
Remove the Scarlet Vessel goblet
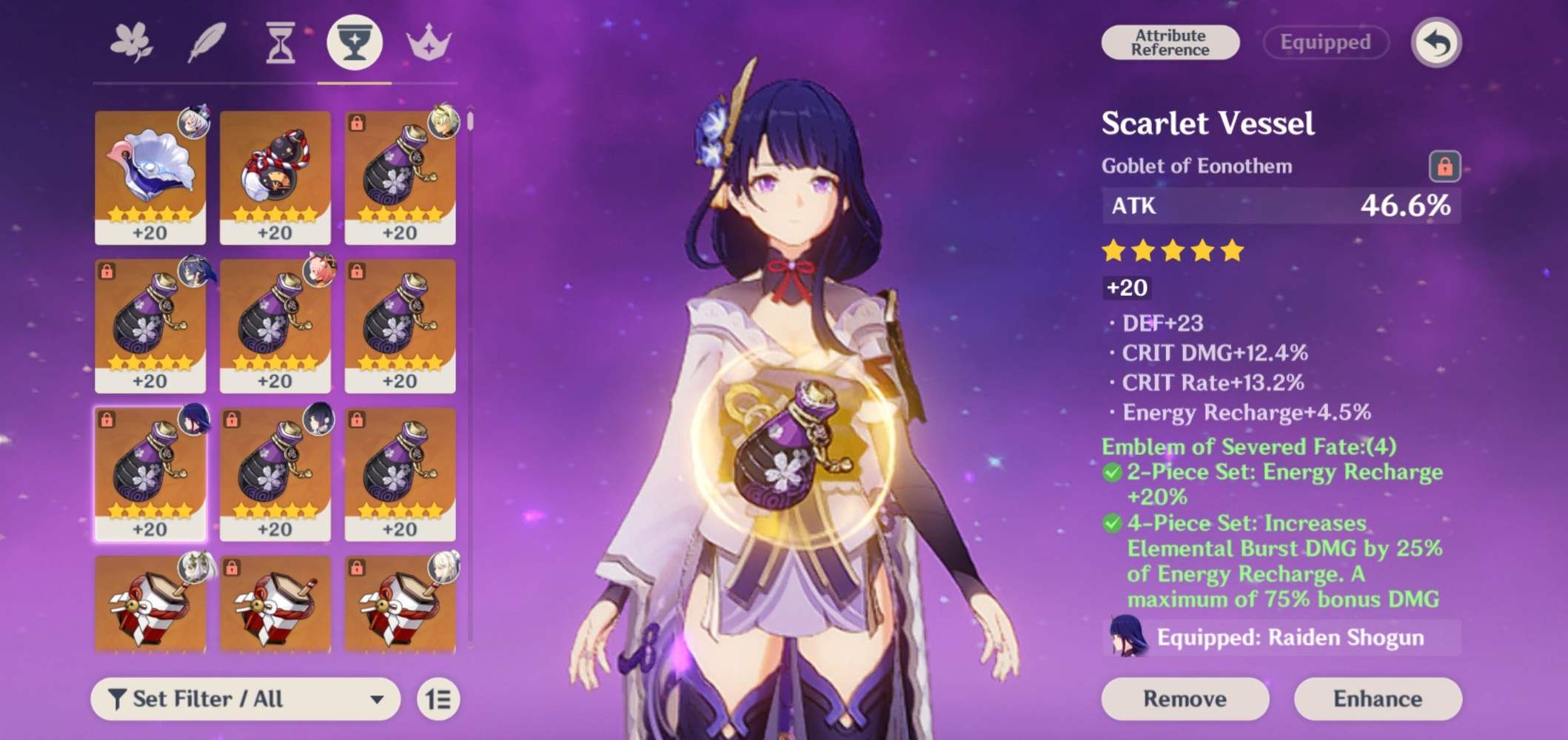click(1185, 699)
